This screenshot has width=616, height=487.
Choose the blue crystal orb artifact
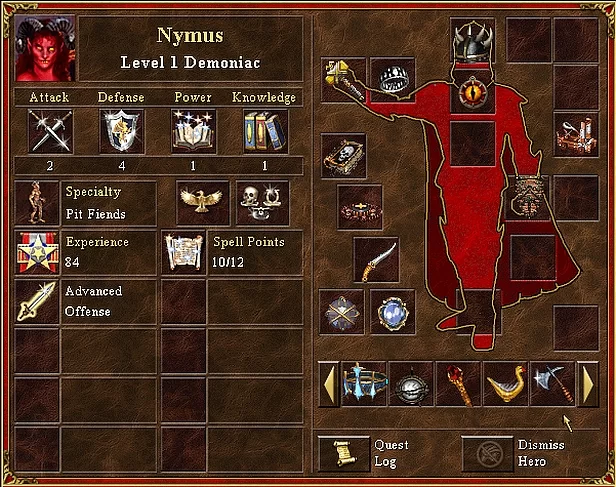392,312
